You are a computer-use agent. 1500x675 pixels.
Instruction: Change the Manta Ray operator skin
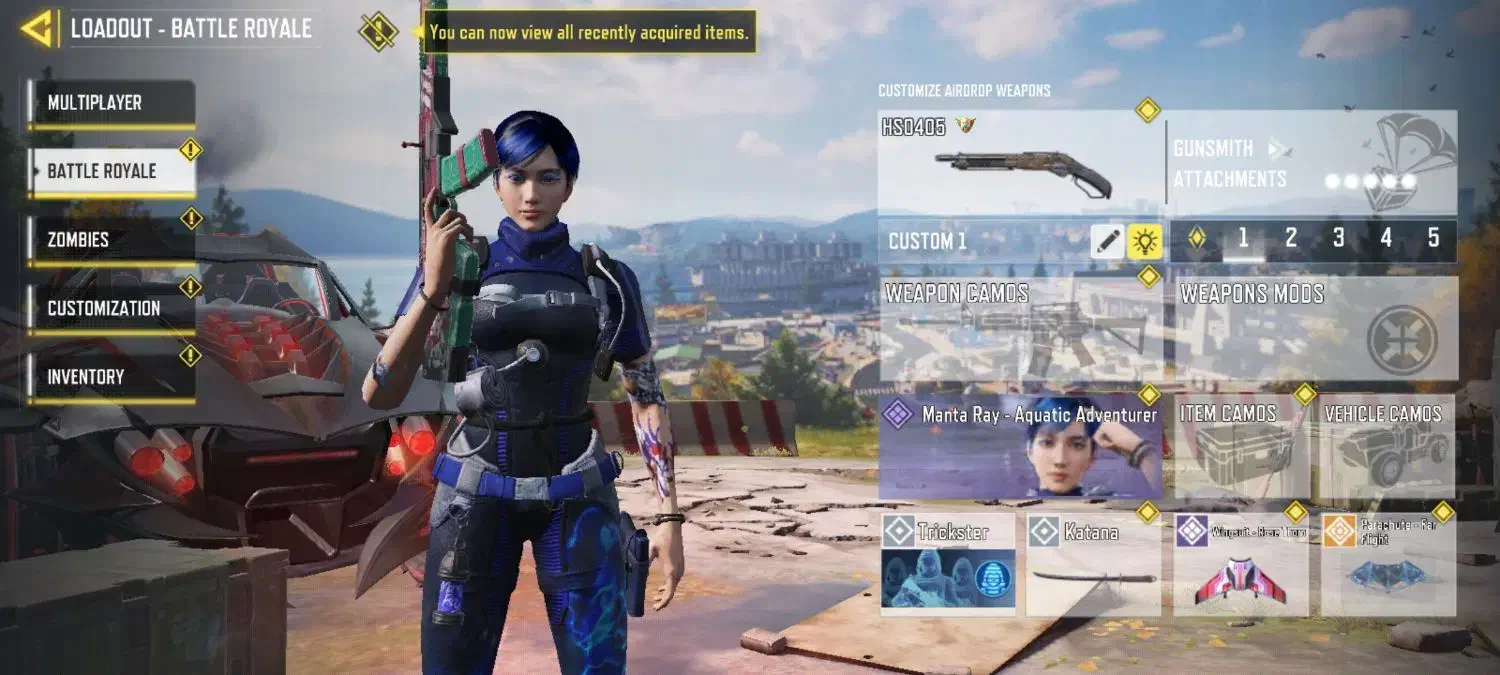tap(1020, 447)
